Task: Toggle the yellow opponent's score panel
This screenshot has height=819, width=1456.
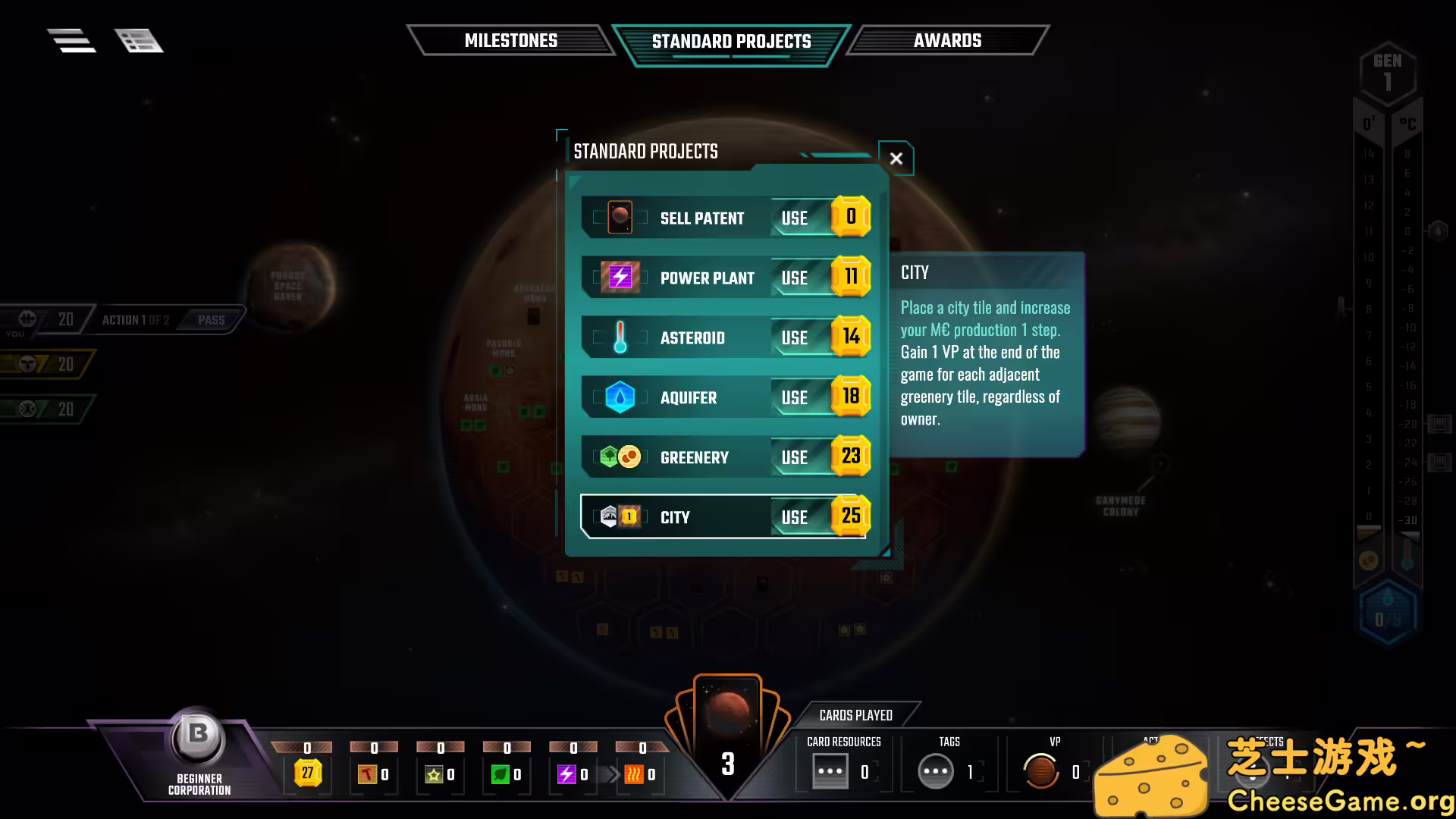Action: click(x=45, y=364)
